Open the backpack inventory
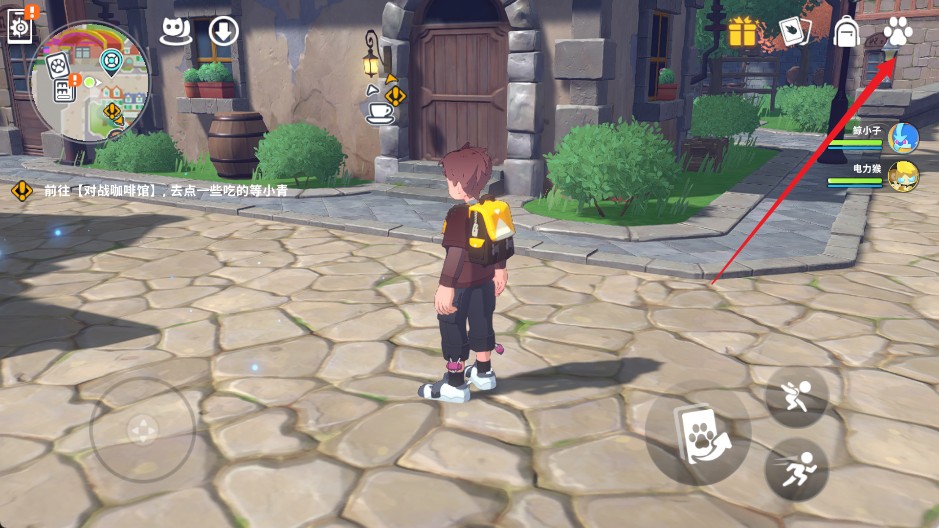939x528 pixels. click(x=847, y=32)
